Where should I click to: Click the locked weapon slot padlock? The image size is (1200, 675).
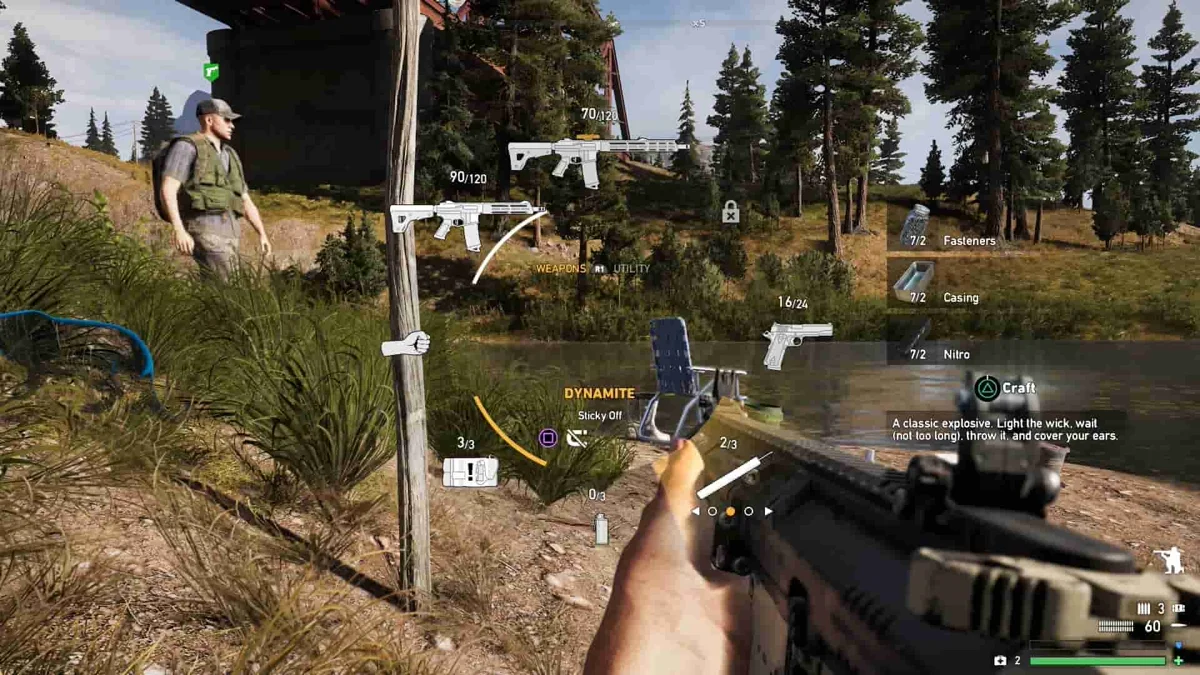[x=731, y=212]
